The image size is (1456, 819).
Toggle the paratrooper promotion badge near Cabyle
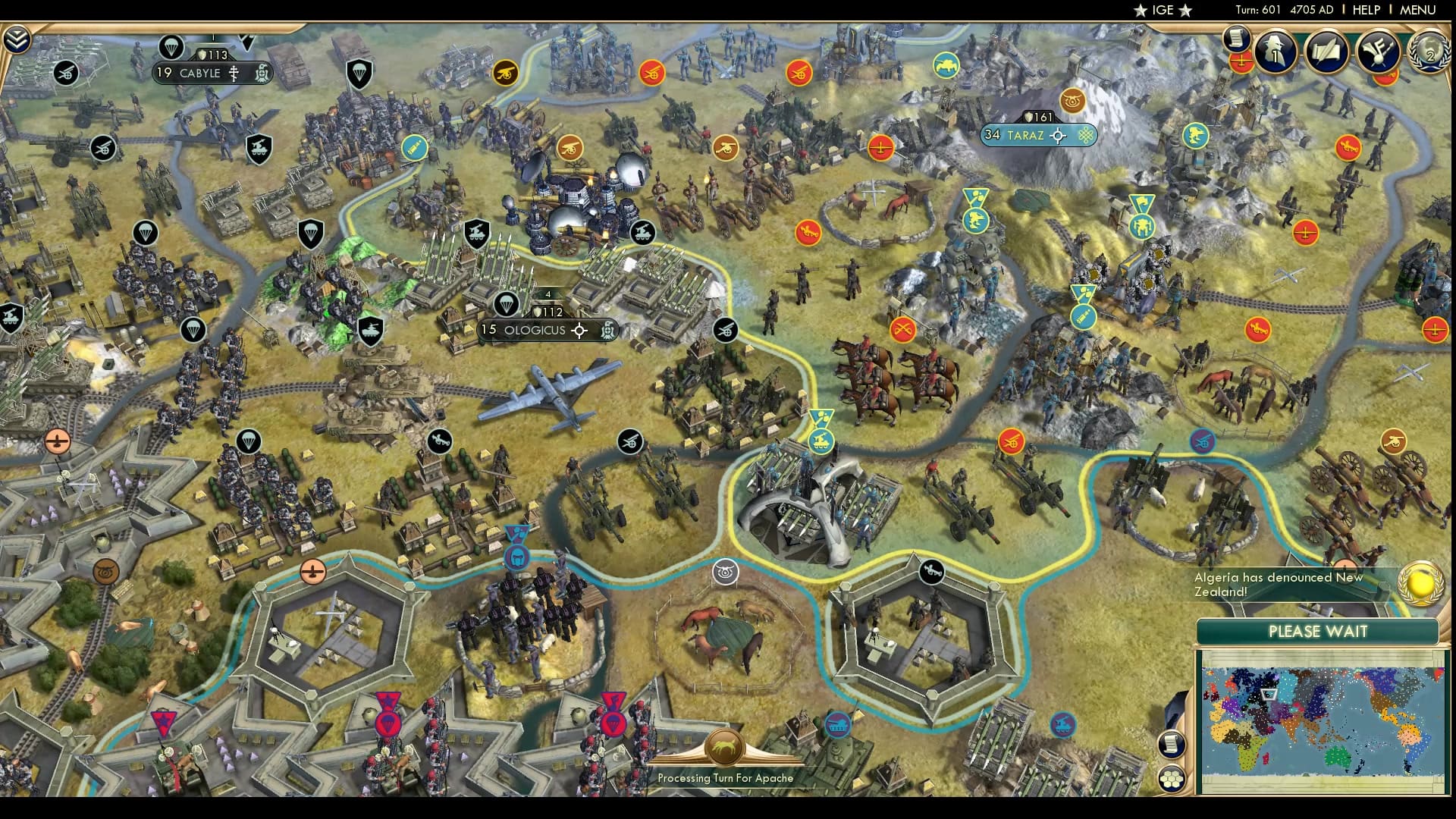(x=171, y=48)
